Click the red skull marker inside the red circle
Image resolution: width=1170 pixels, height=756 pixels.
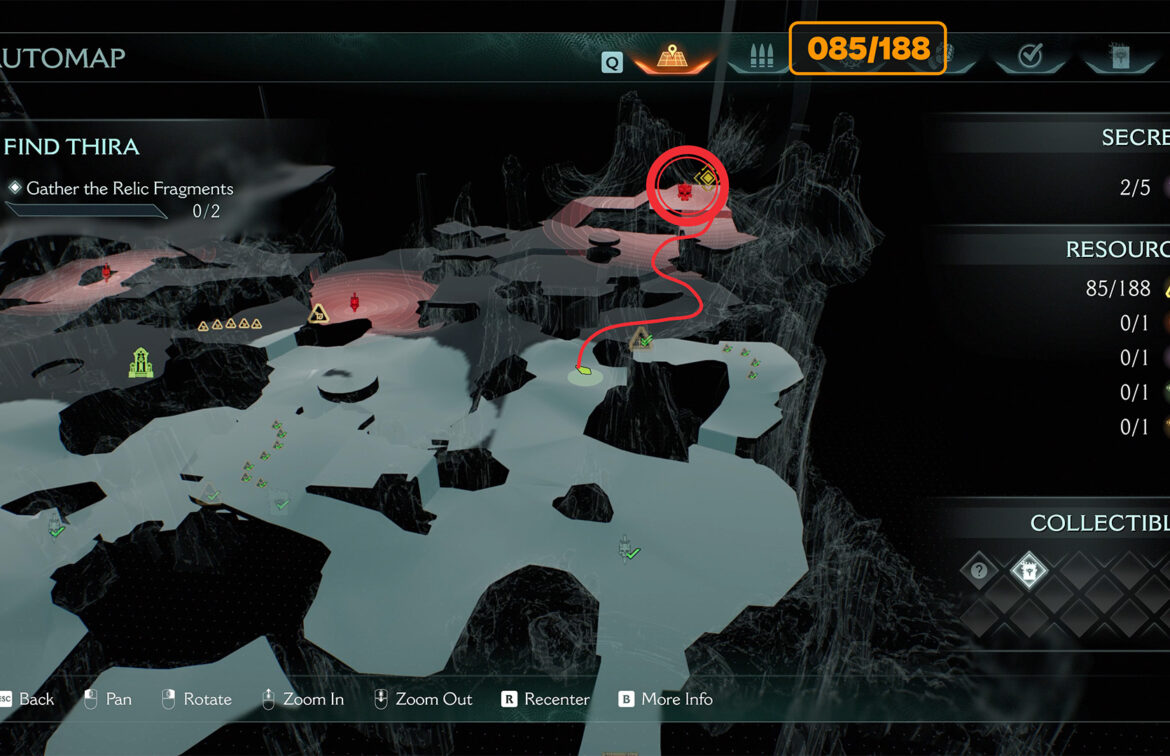click(x=684, y=190)
